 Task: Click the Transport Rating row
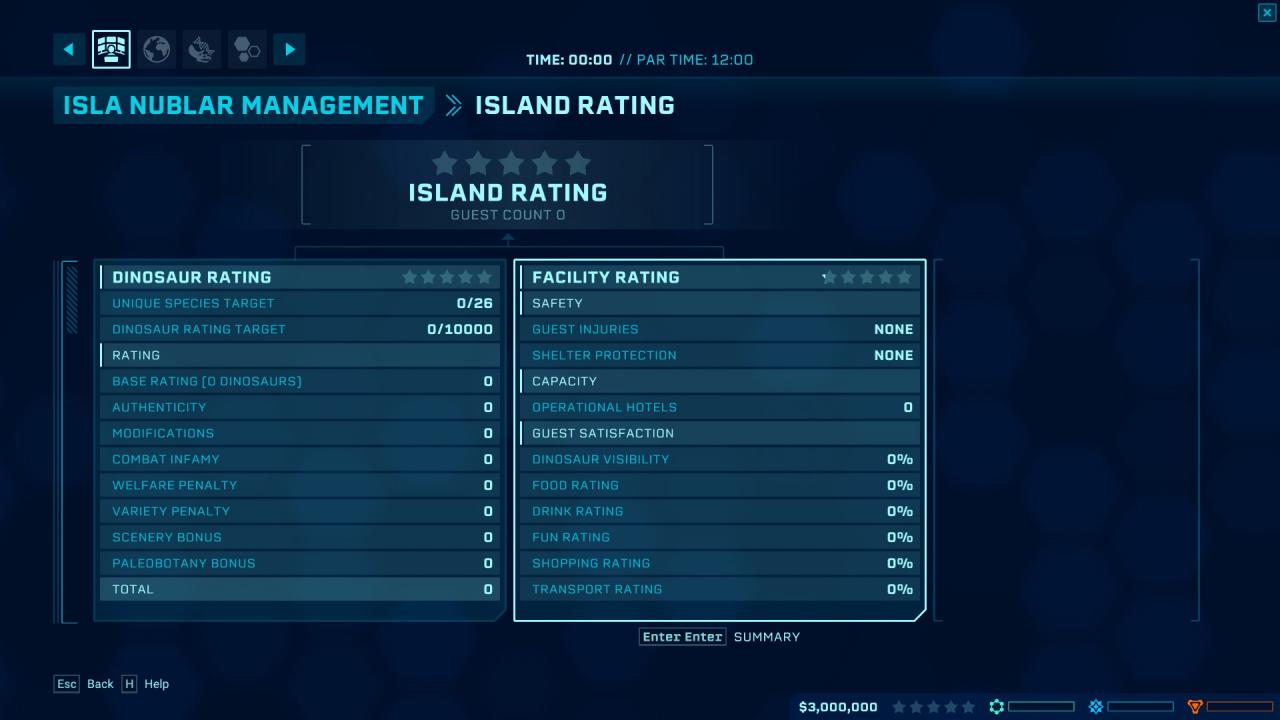[720, 589]
